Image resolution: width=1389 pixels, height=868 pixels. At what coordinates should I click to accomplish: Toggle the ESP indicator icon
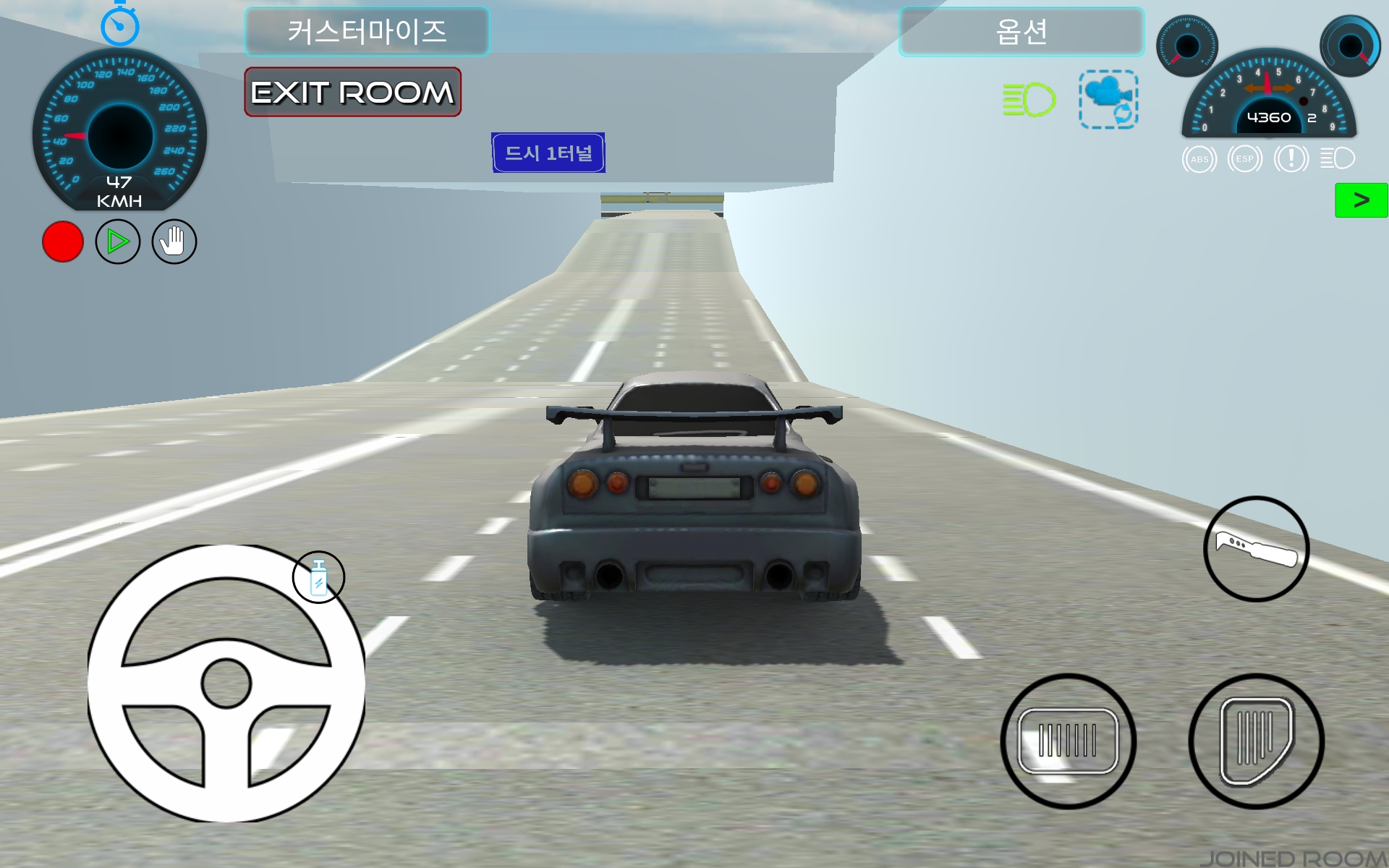coord(1245,159)
